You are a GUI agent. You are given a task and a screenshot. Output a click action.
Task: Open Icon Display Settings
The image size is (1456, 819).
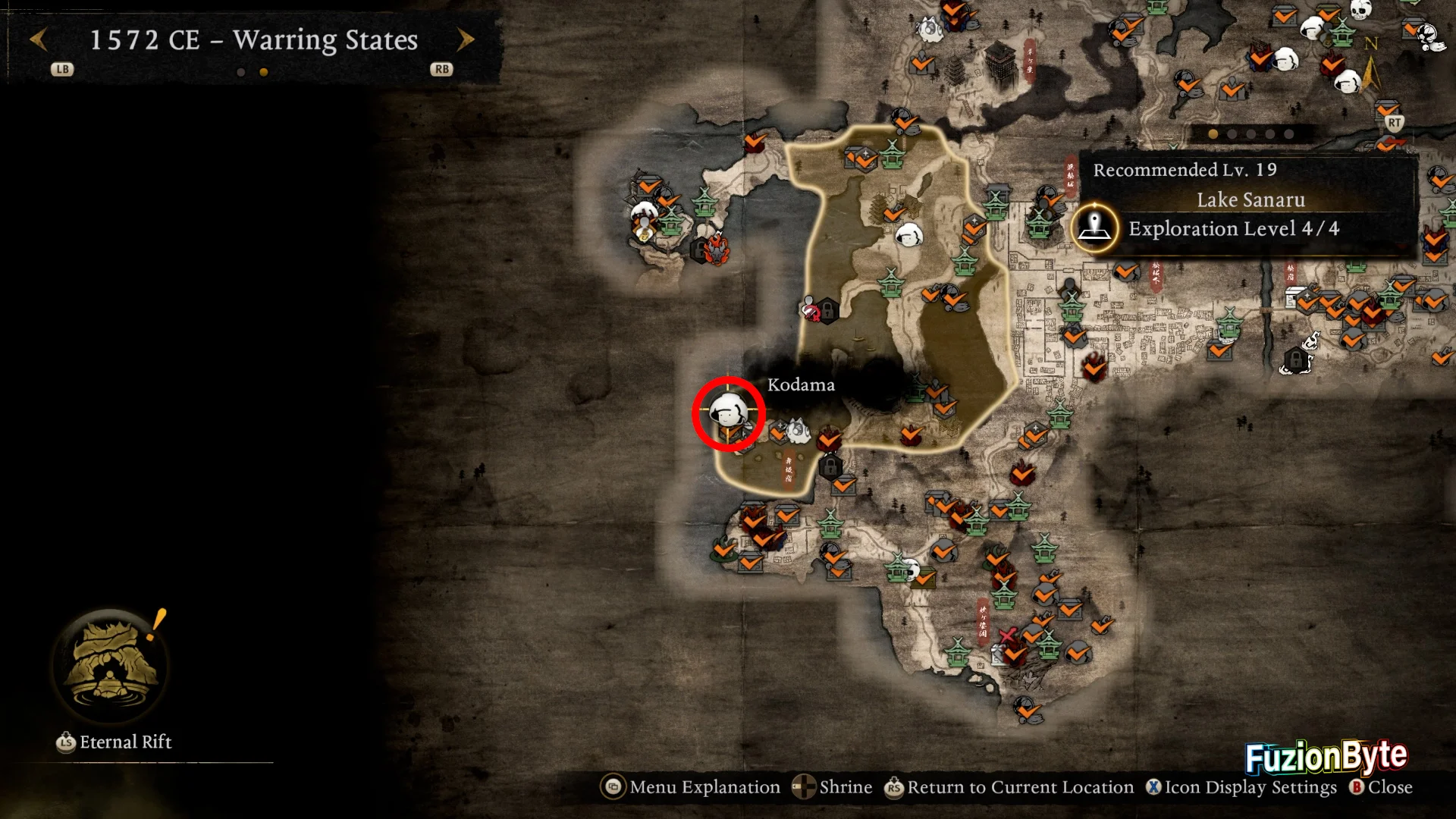pyautogui.click(x=1242, y=787)
